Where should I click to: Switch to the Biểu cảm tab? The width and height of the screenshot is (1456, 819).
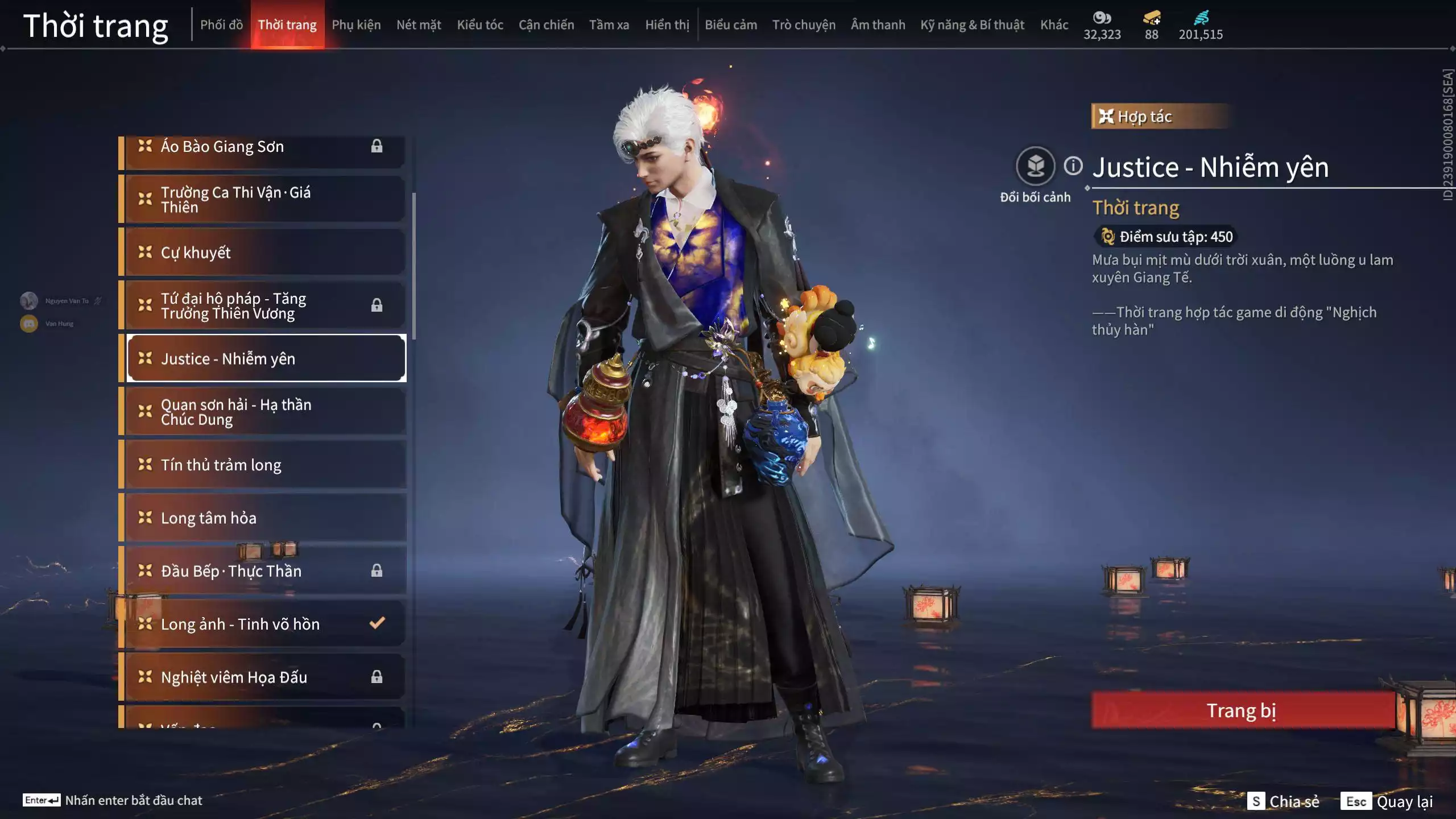coord(731,25)
